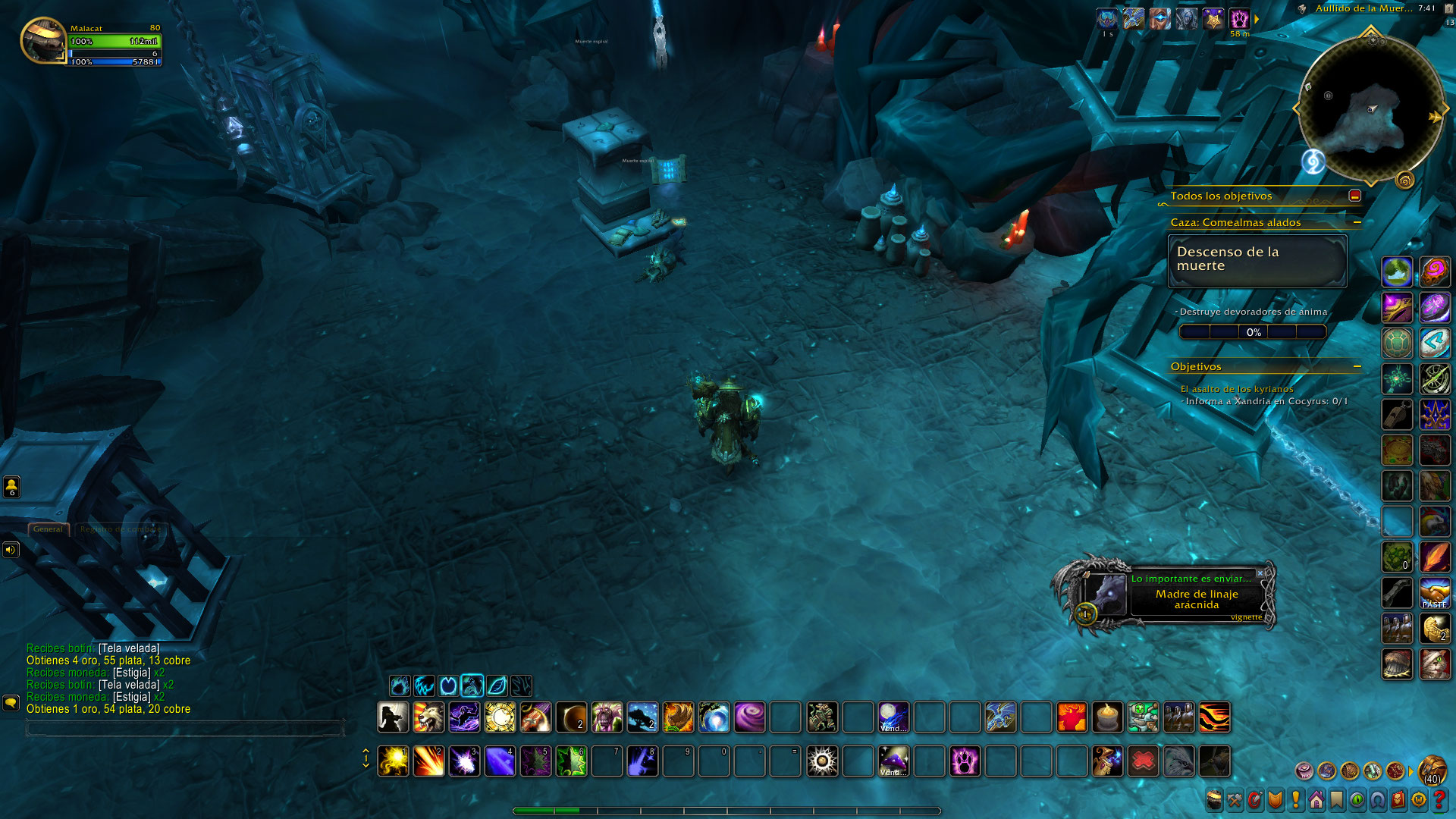Click the covenant swirl button beside the minimap
The height and width of the screenshot is (819, 1456).
click(1313, 162)
